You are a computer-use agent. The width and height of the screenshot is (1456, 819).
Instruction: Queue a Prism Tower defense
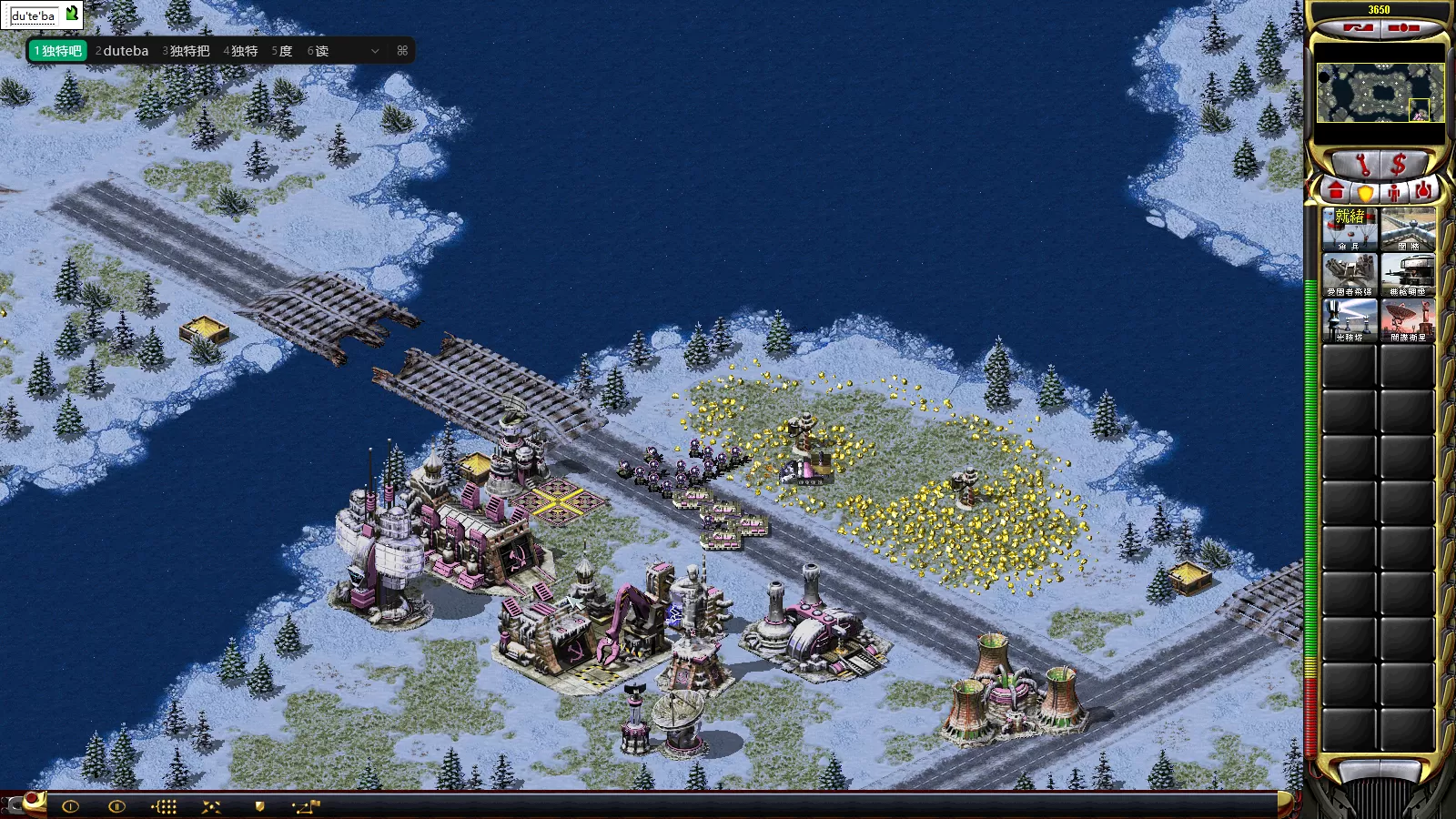(x=1350, y=319)
